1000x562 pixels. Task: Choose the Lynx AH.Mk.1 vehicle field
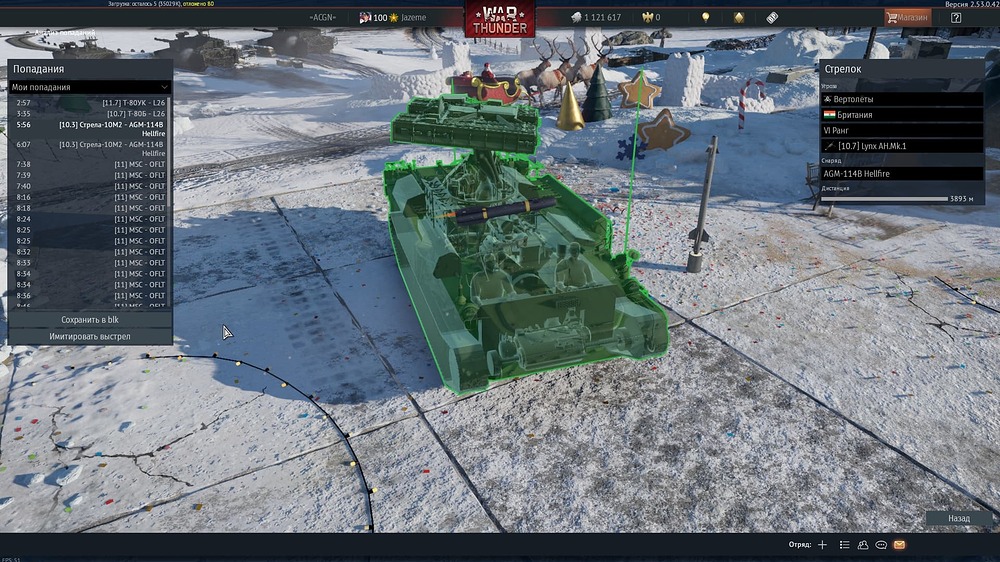[902, 146]
